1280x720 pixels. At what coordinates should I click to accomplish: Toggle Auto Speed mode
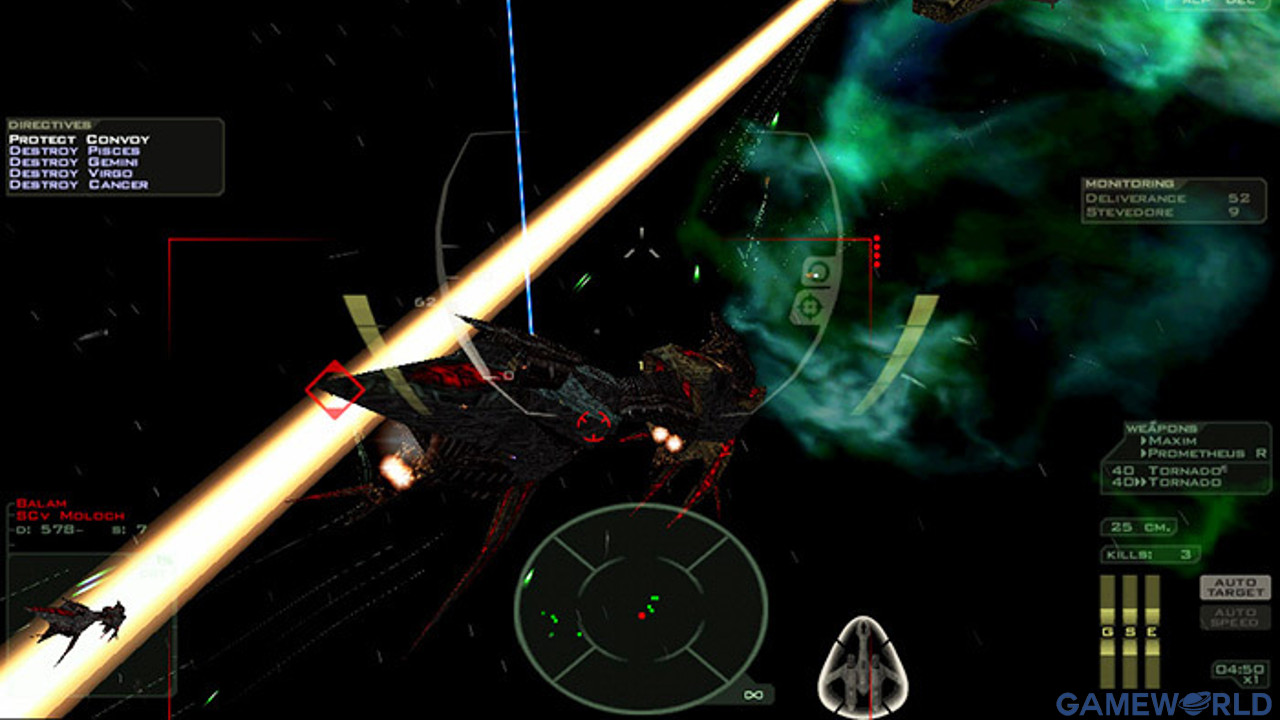coord(1235,616)
